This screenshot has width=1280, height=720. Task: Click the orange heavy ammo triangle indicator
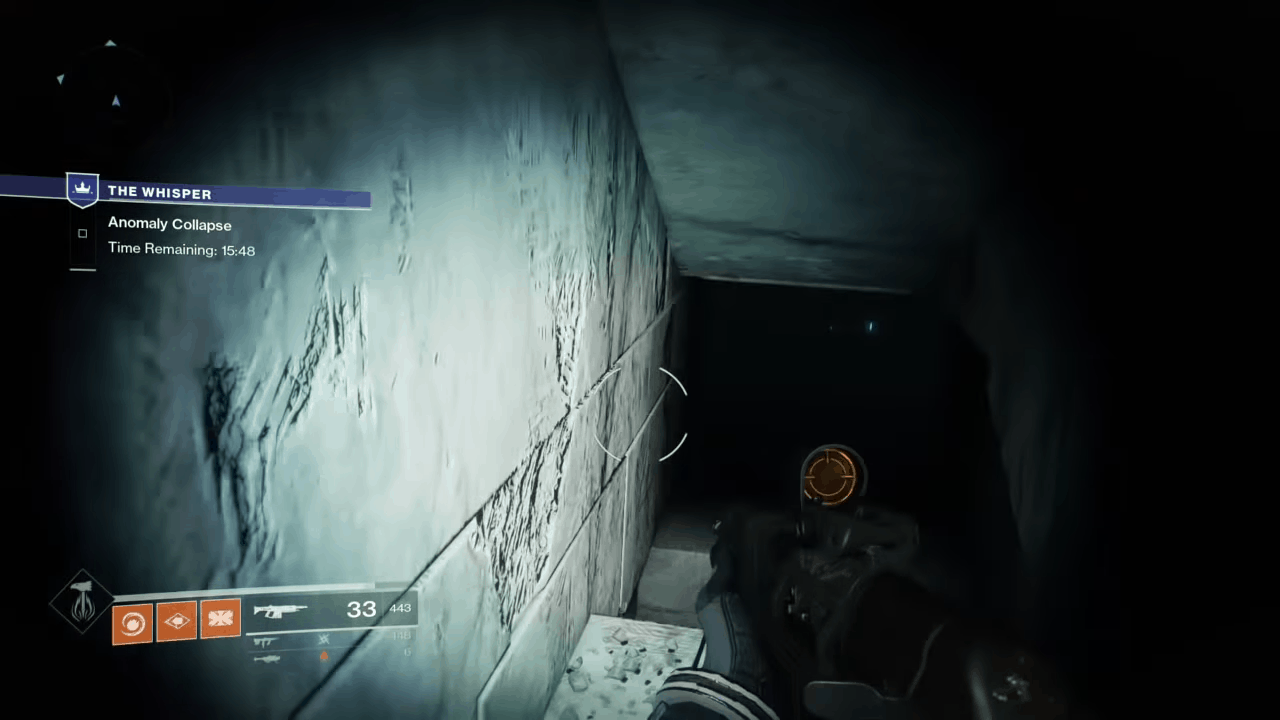point(324,657)
